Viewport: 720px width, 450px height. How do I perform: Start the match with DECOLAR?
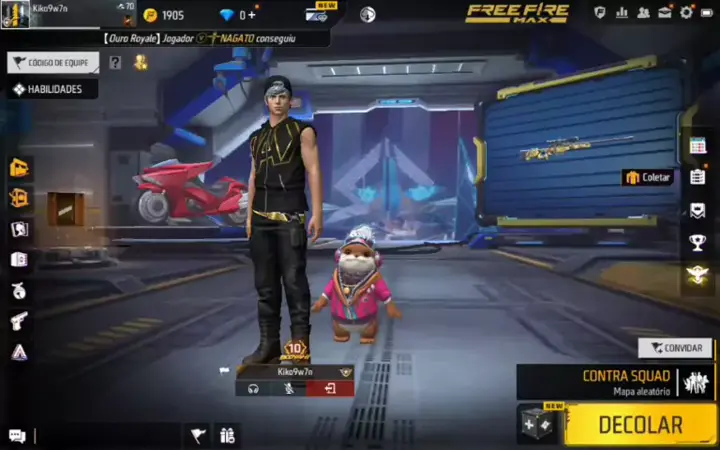pyautogui.click(x=640, y=424)
